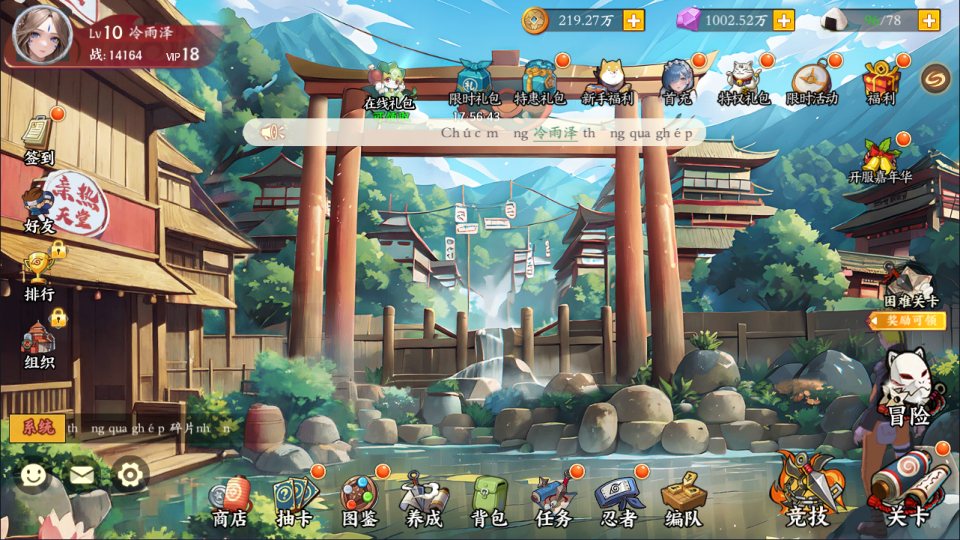Open the 编队 team formation screen

[x=683, y=499]
